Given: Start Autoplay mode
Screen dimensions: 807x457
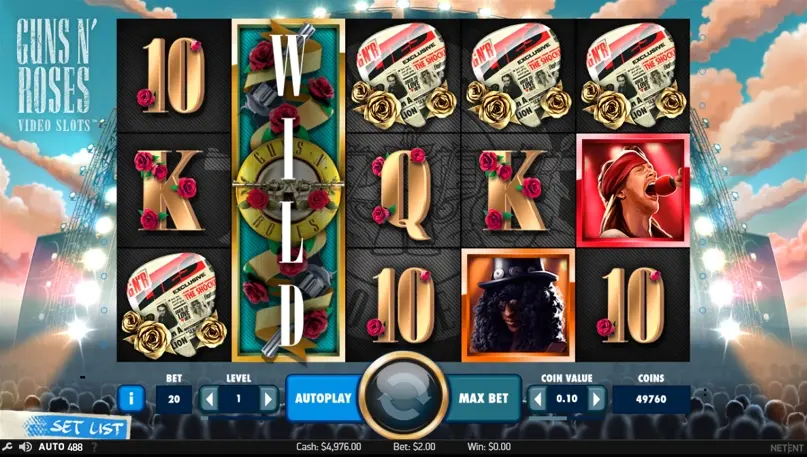Looking at the screenshot, I should point(323,398).
